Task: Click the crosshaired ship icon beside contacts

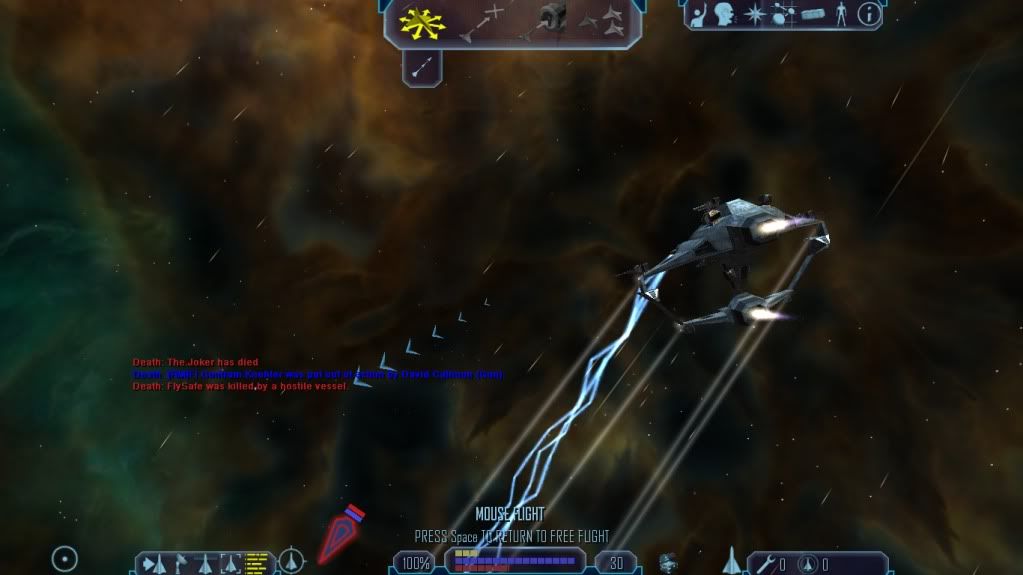Action: click(291, 560)
